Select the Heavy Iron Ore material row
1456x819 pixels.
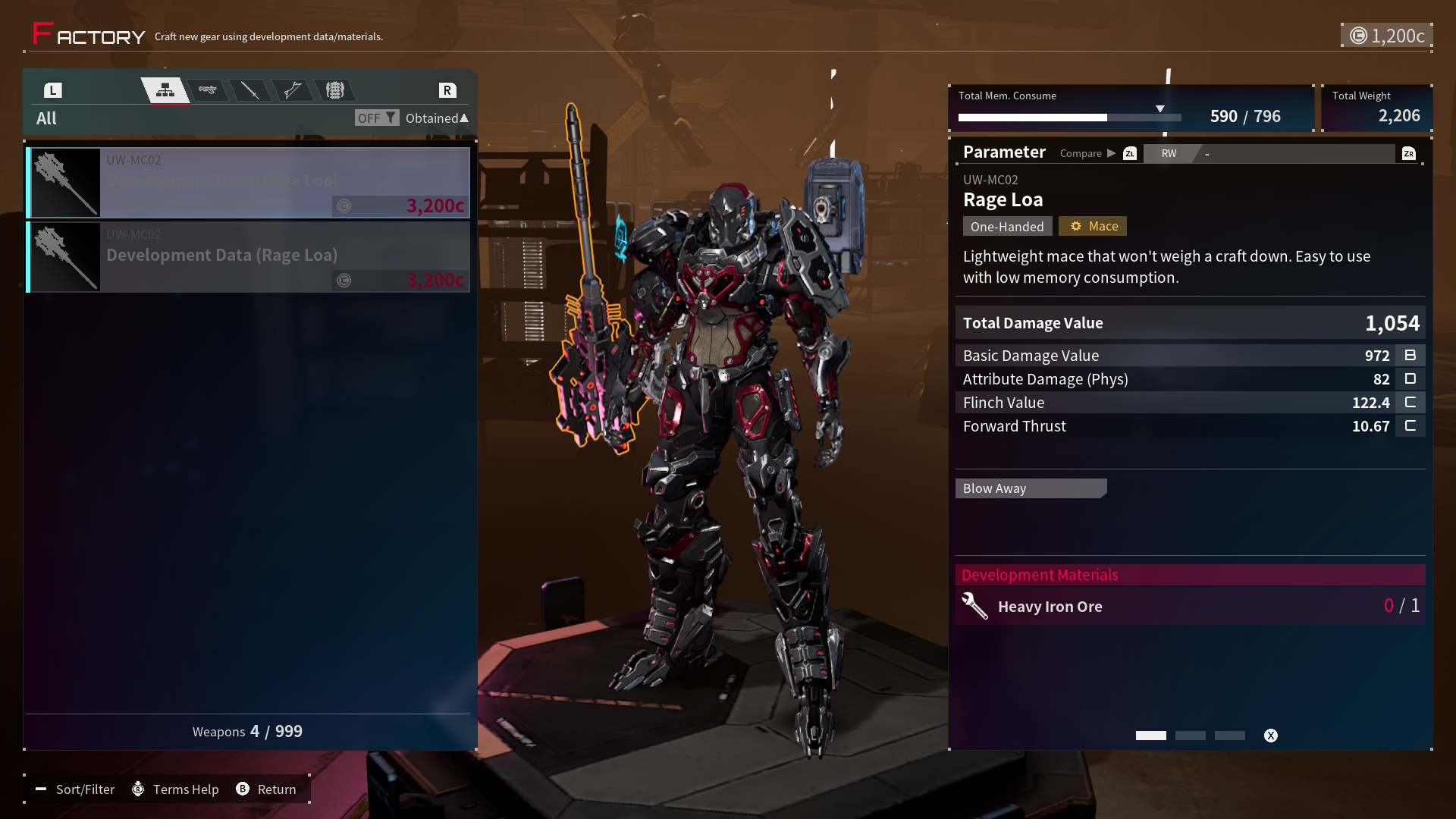[1190, 606]
